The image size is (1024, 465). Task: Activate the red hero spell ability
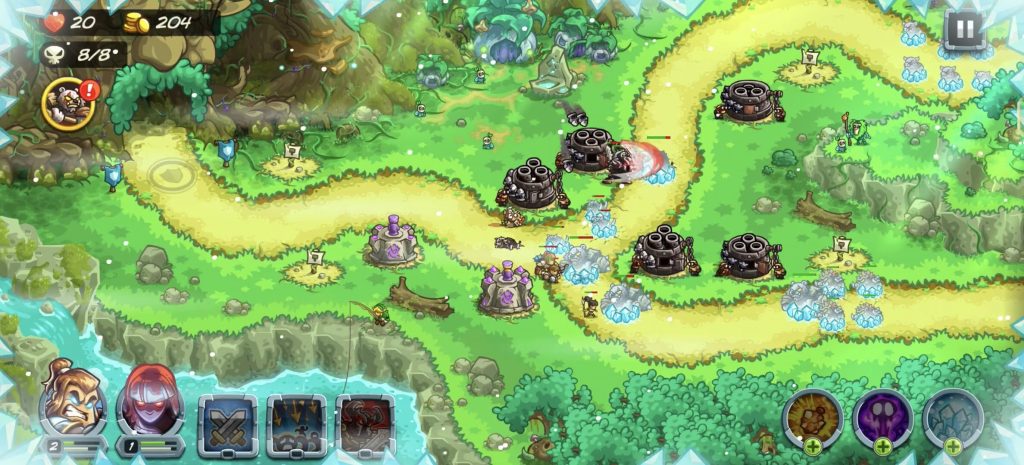[364, 424]
